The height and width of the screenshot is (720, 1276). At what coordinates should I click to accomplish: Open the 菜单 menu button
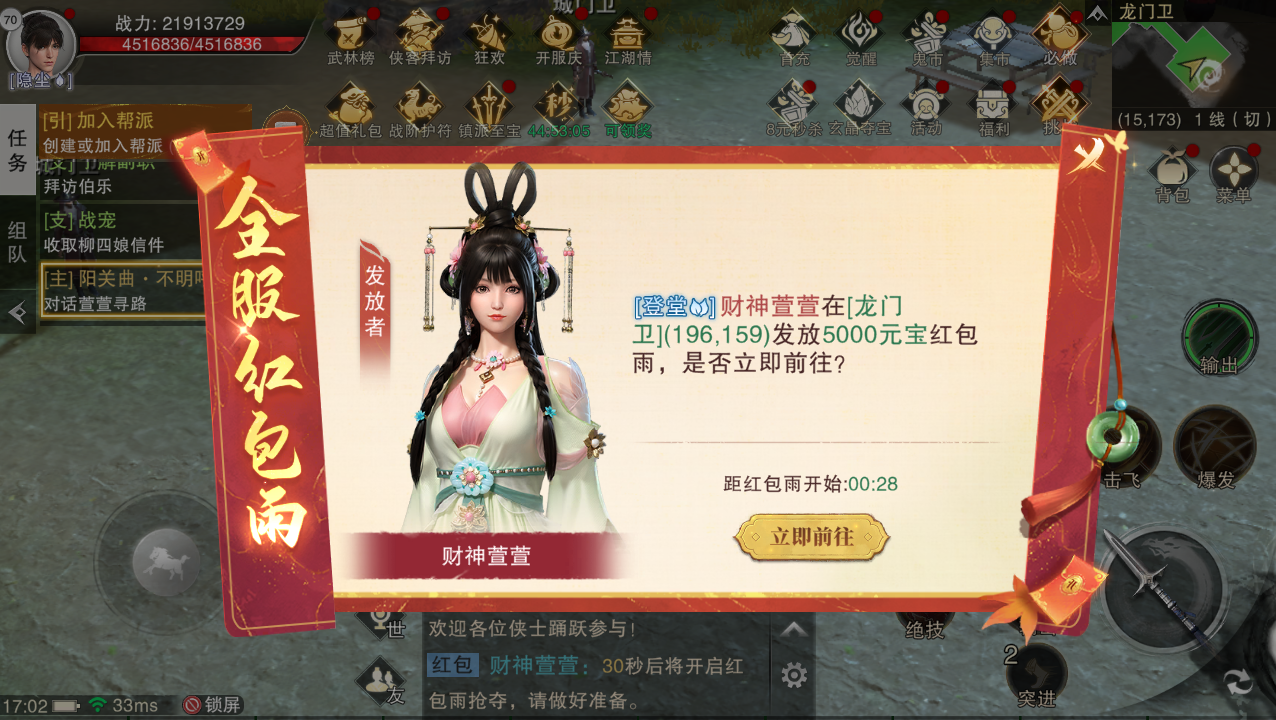pyautogui.click(x=1234, y=174)
